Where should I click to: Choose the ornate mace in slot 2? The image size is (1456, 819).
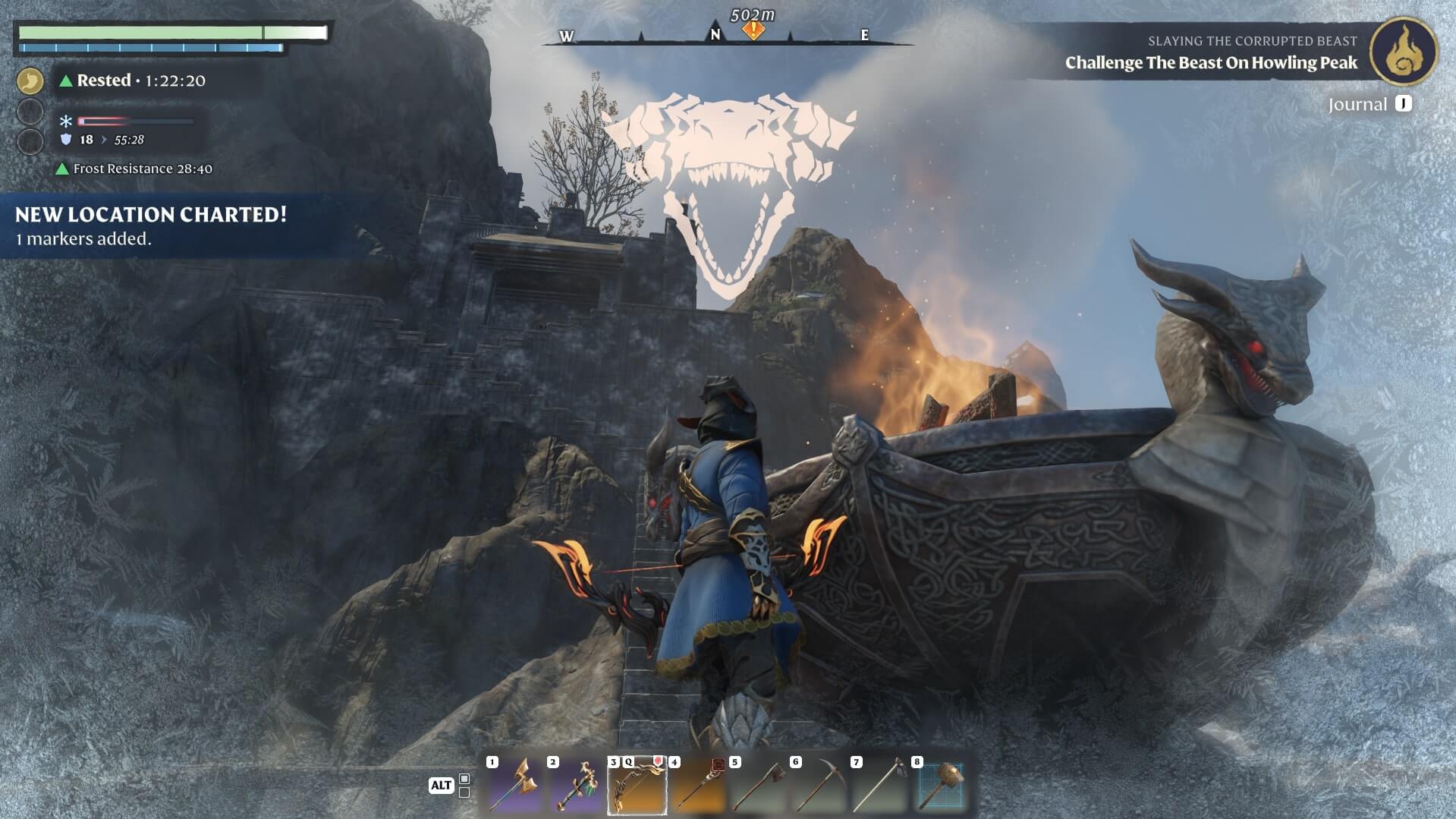[x=577, y=786]
